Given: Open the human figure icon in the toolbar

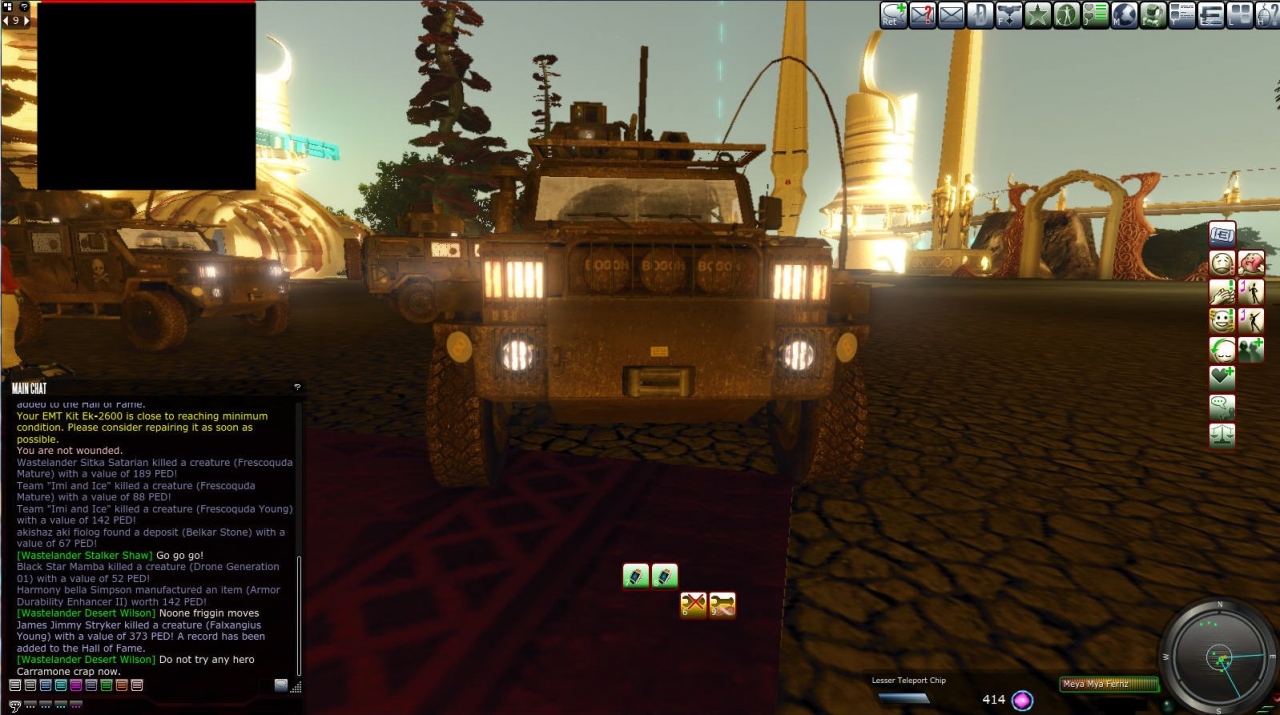Looking at the screenshot, I should (x=1067, y=15).
